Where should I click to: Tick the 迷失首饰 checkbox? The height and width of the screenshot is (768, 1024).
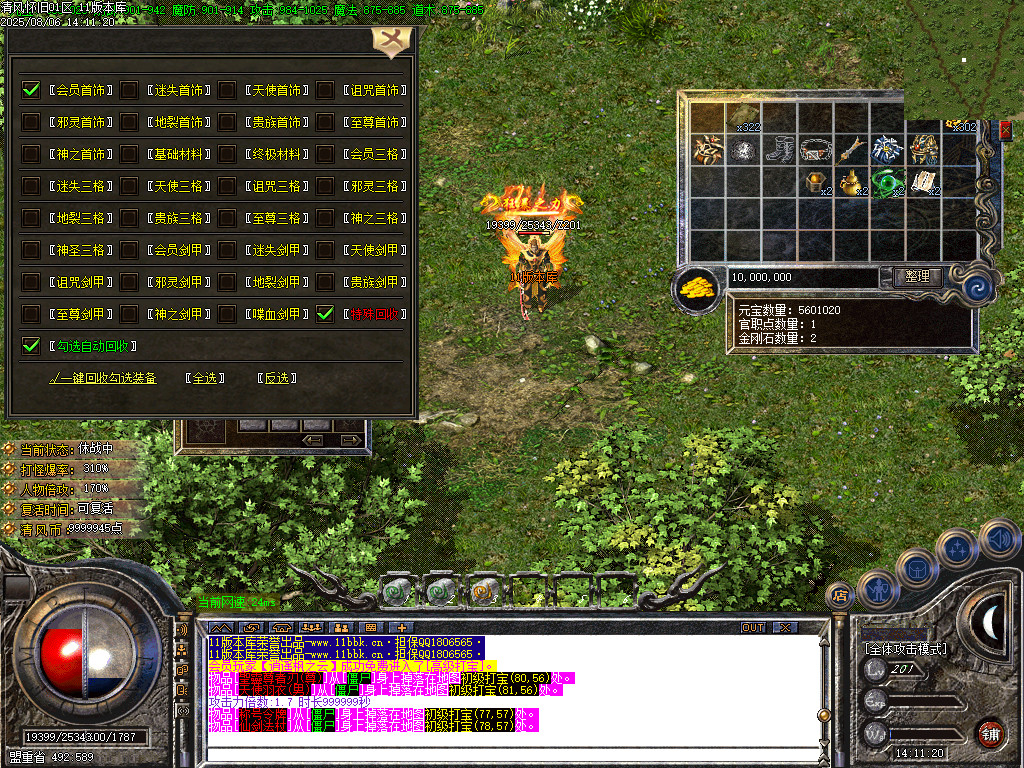pos(129,90)
